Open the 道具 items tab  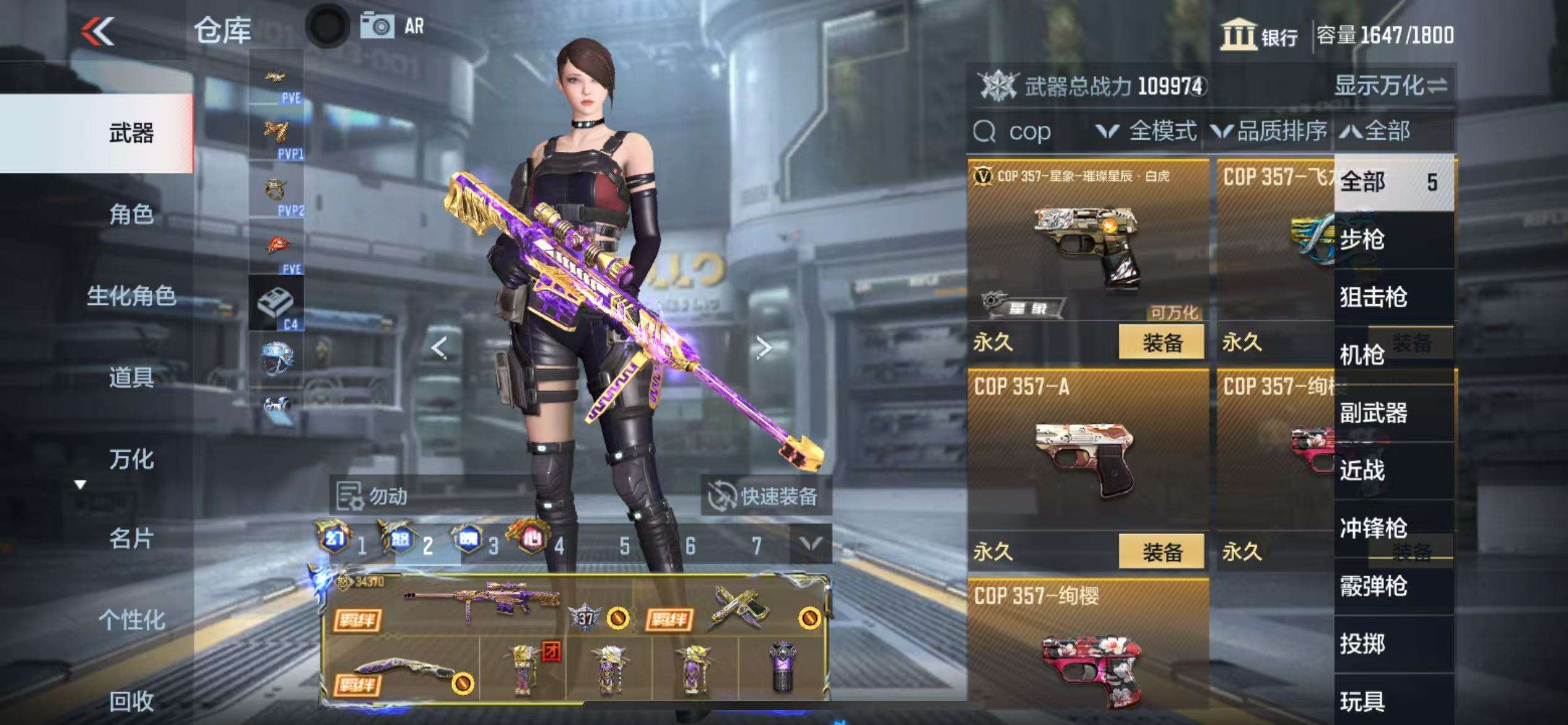click(131, 377)
